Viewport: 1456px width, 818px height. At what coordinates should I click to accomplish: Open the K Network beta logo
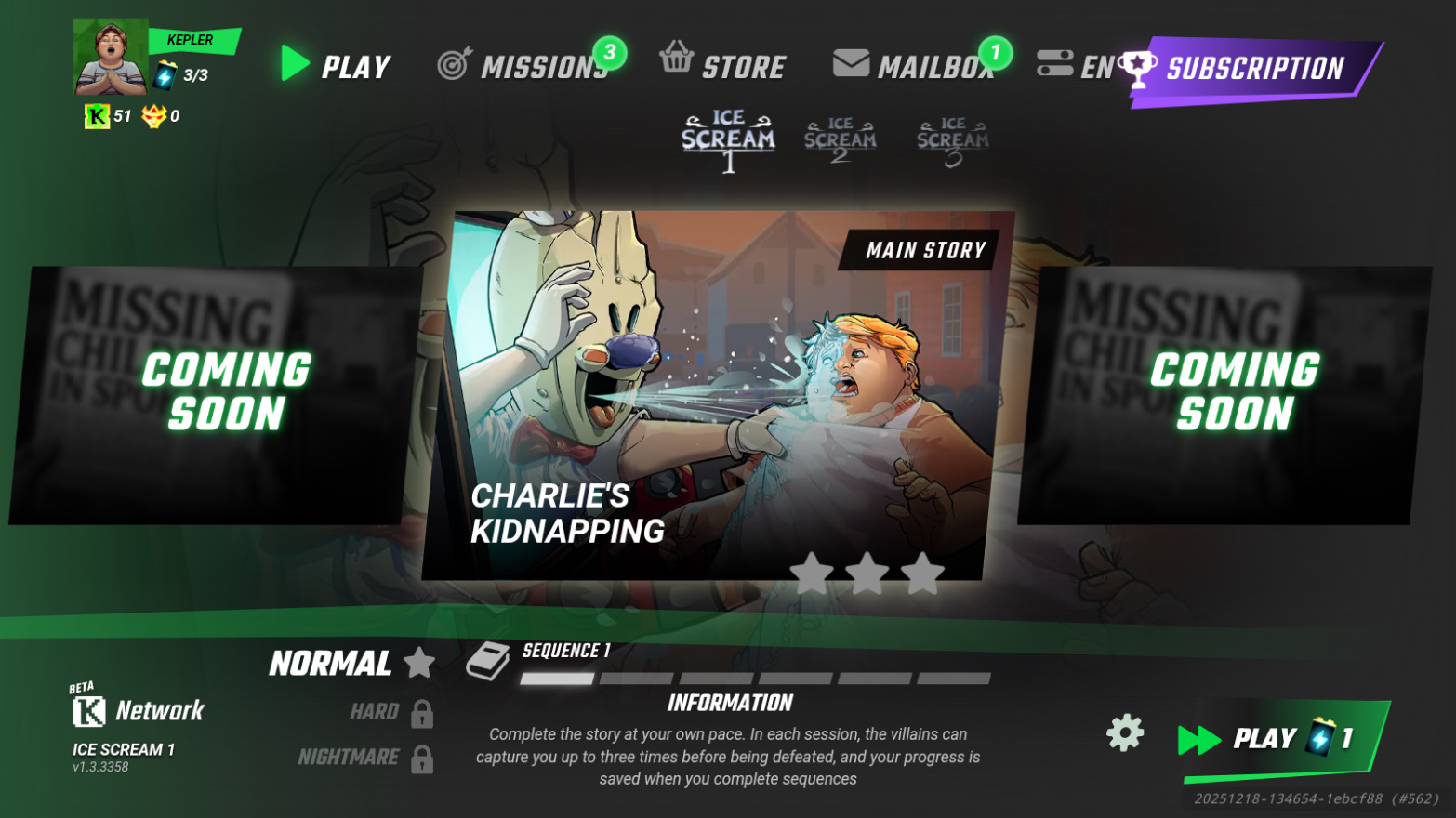138,711
